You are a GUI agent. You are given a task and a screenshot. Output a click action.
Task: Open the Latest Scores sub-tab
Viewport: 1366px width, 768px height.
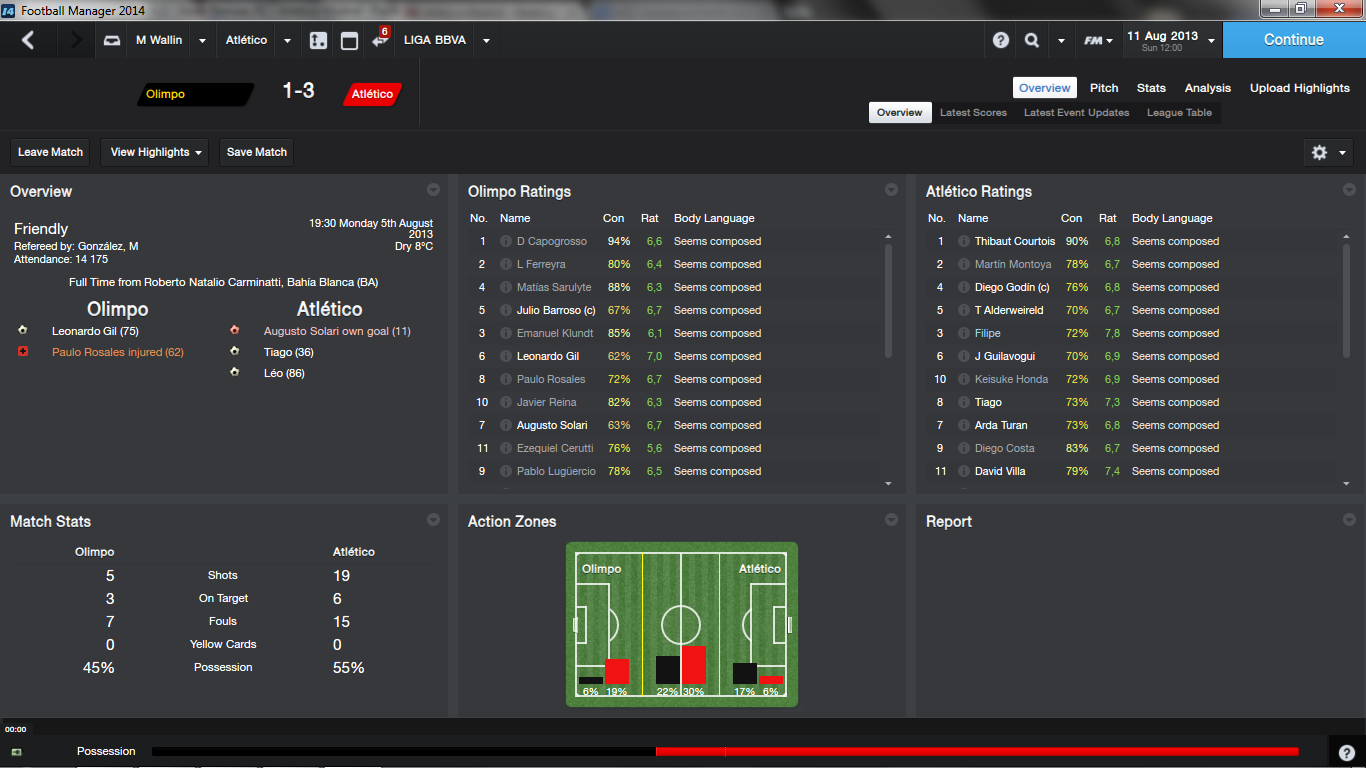(973, 113)
